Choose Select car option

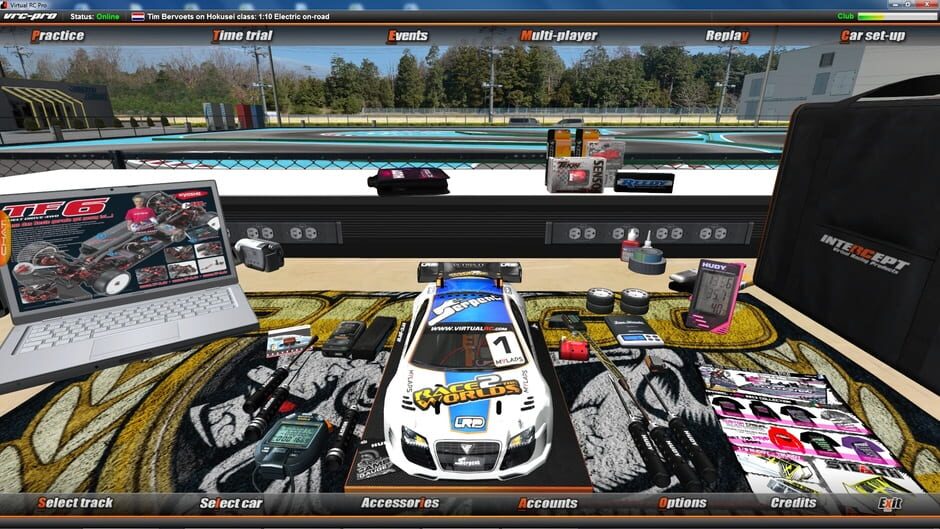[x=231, y=503]
